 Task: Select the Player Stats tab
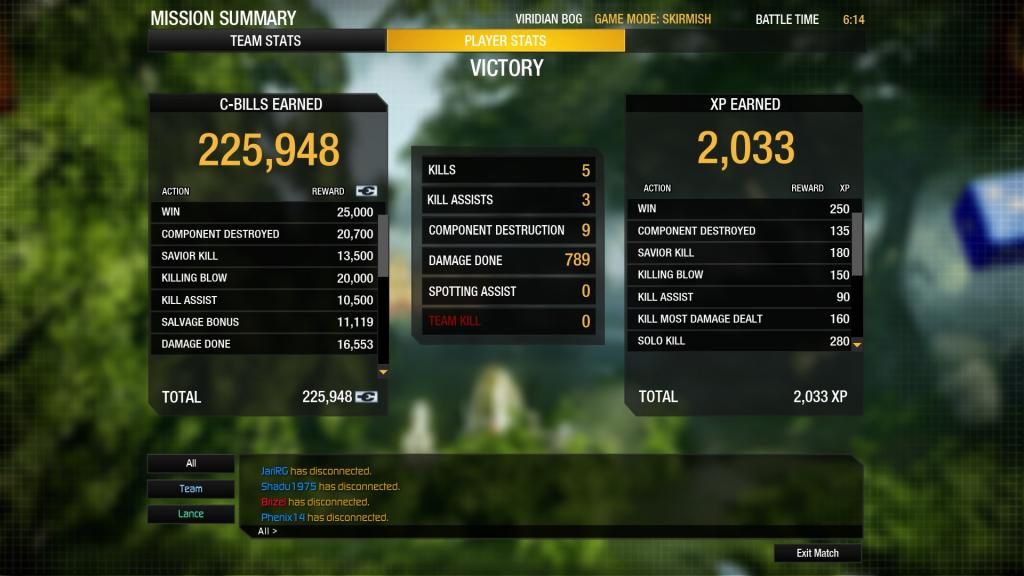point(505,41)
